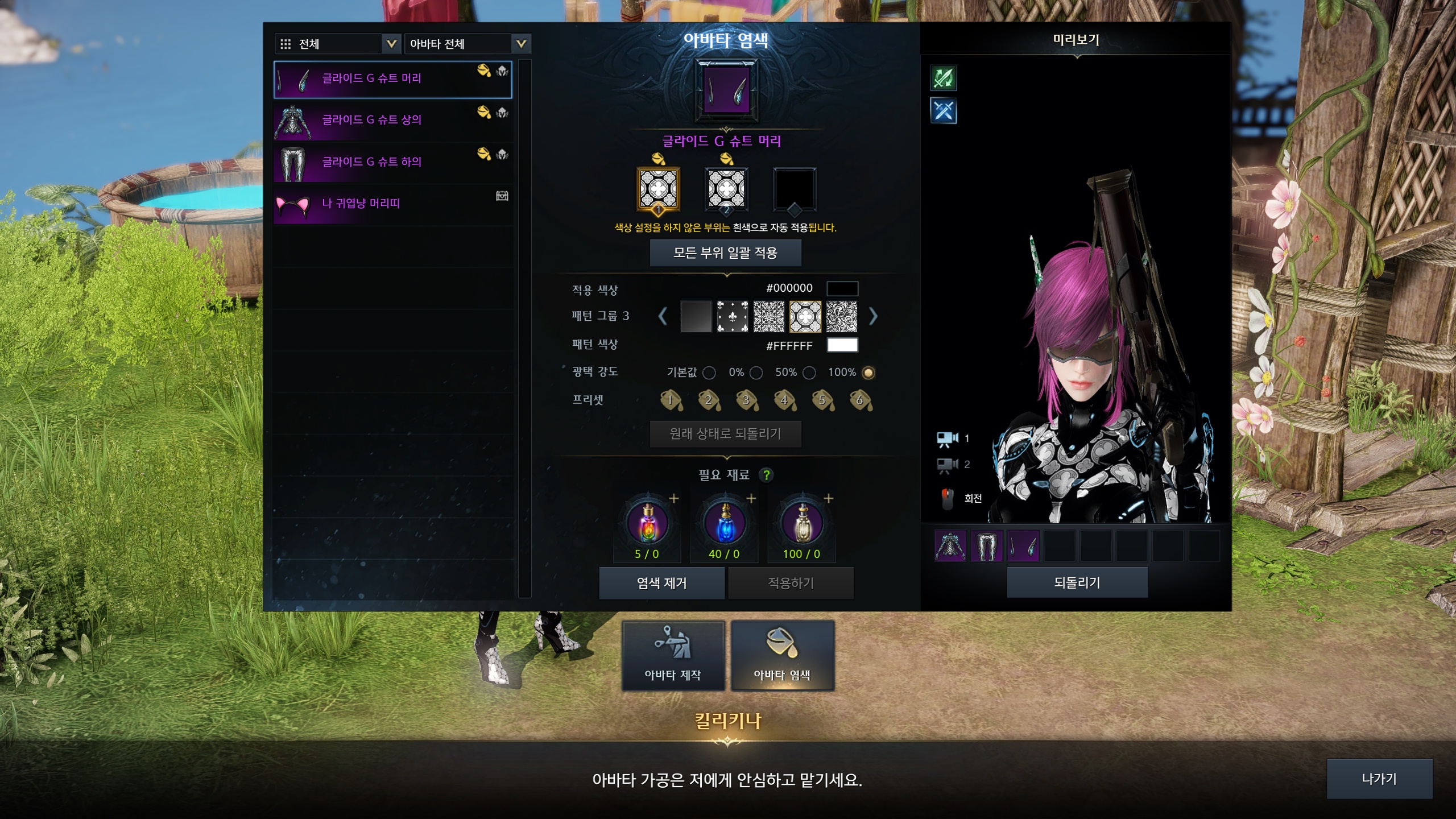Switch to the 아바타 제작 tab
Viewport: 1456px width, 819px height.
tap(673, 656)
